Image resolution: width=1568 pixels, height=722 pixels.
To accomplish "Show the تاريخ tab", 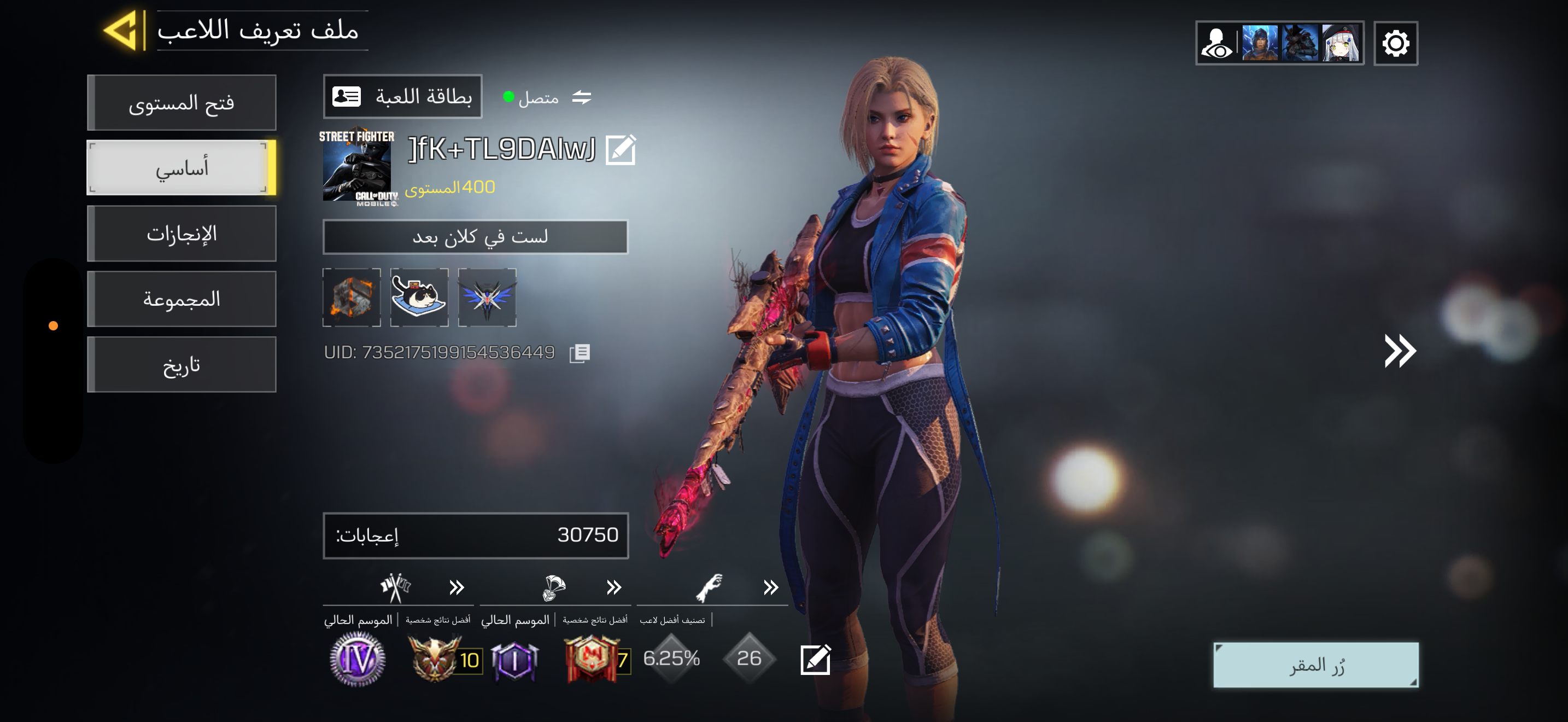I will coord(182,365).
